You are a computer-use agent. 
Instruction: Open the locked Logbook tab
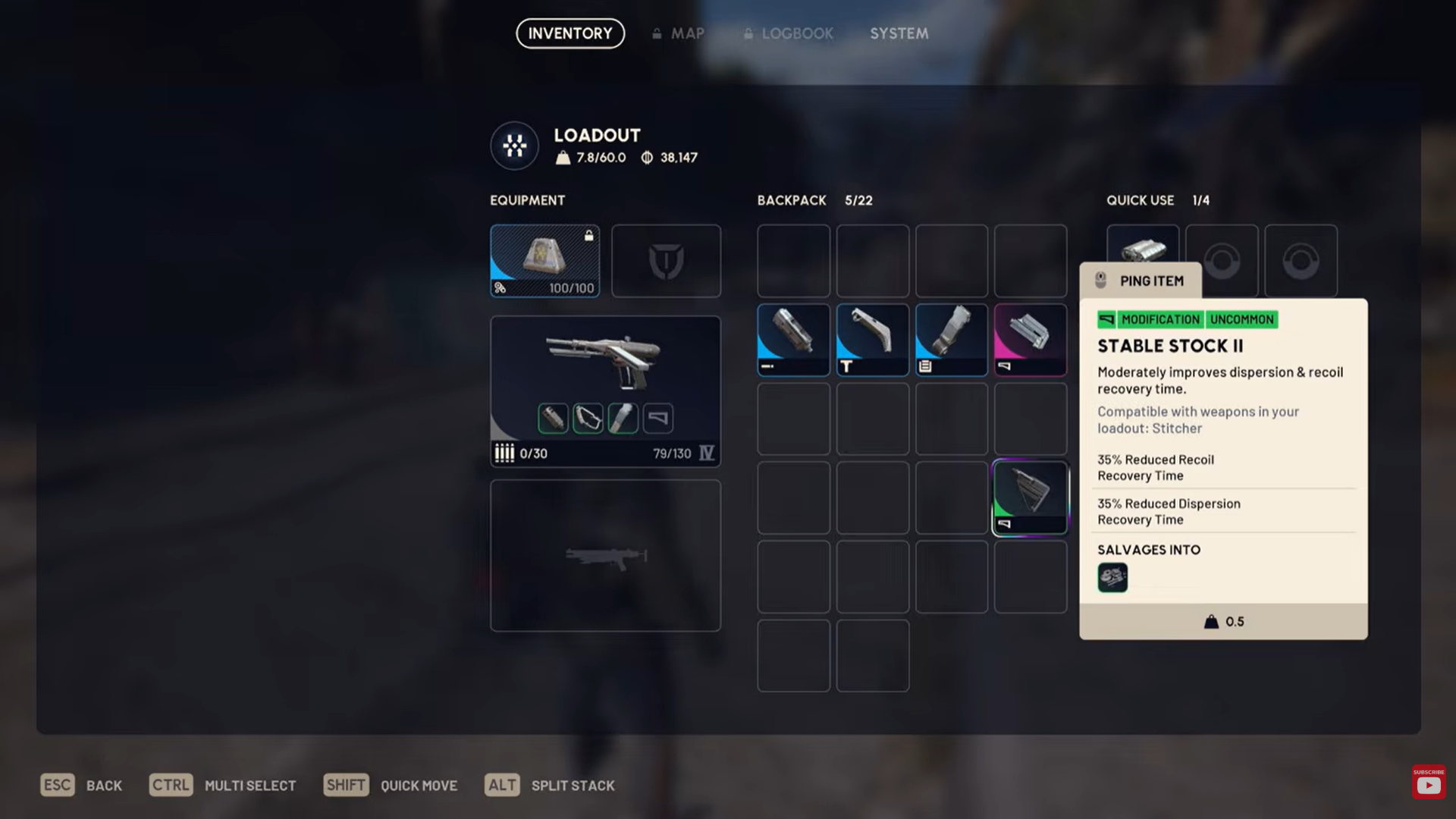789,33
